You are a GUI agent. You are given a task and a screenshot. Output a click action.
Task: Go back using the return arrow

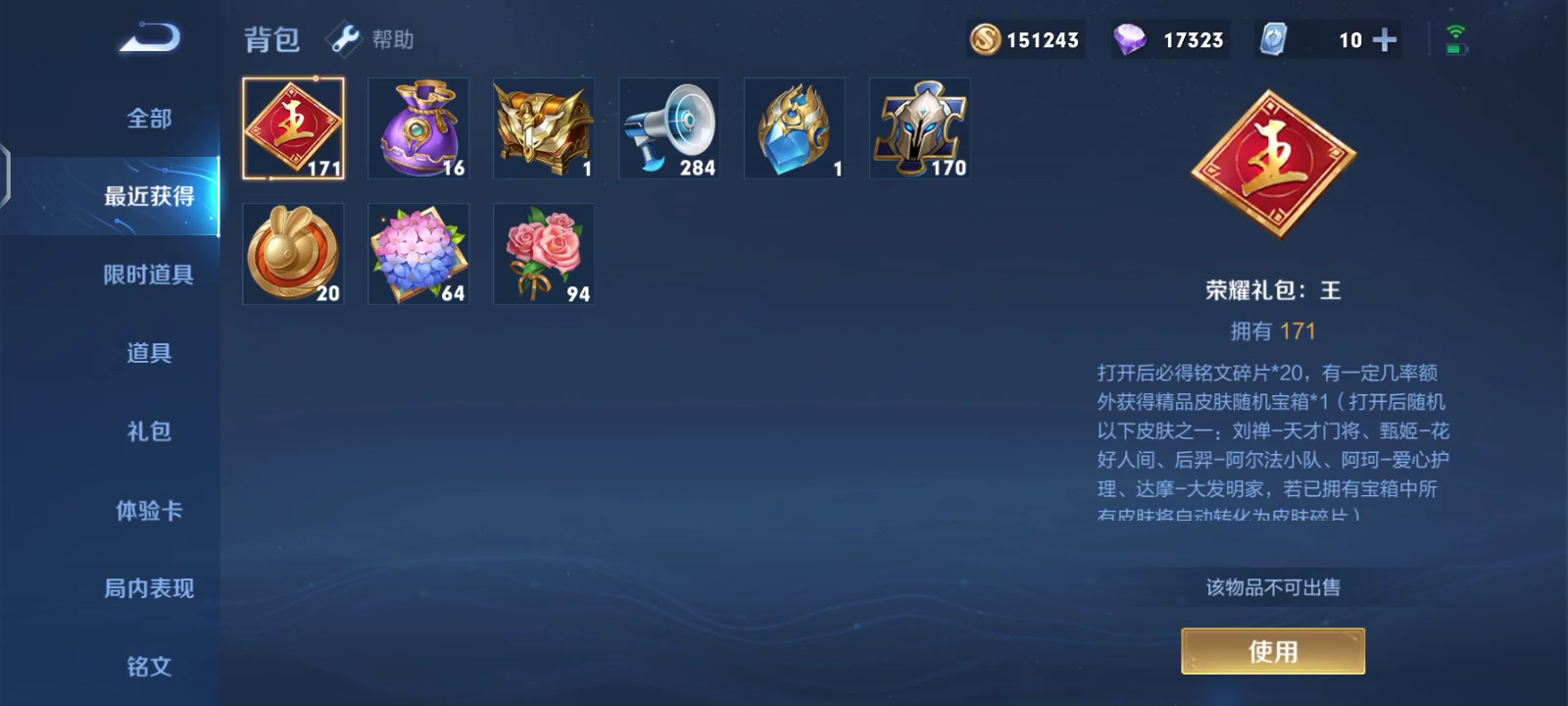point(150,39)
